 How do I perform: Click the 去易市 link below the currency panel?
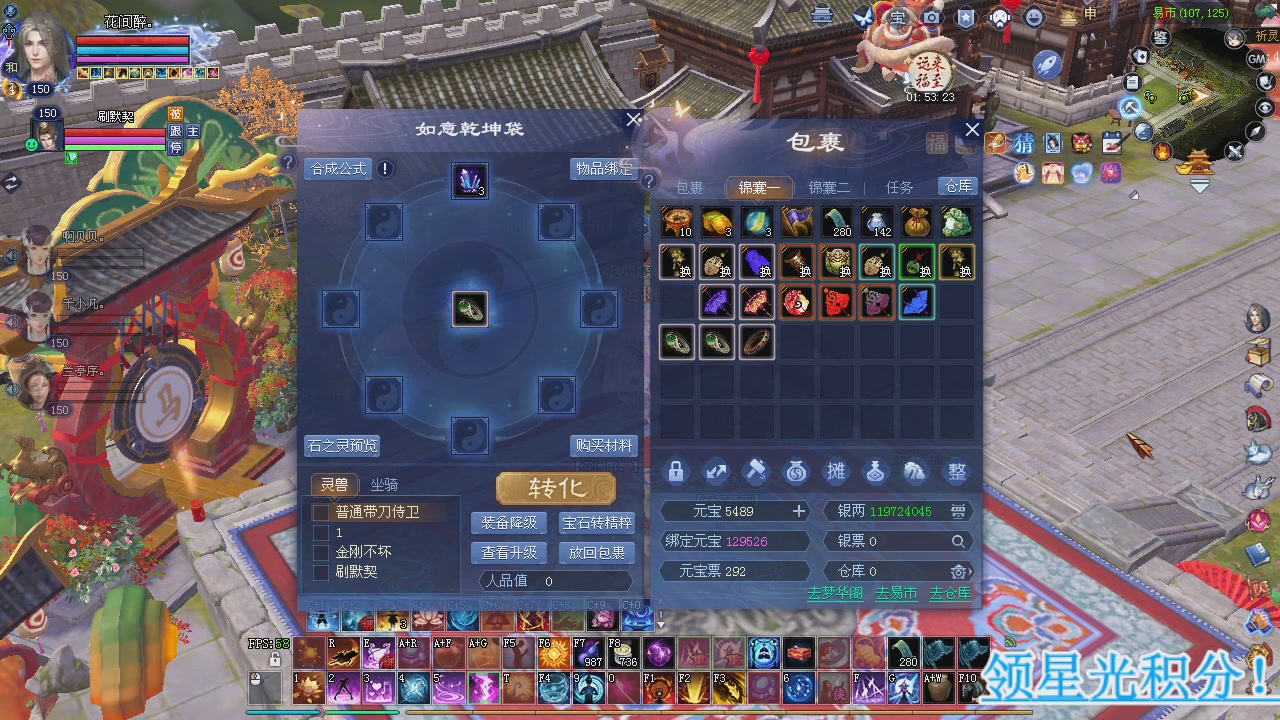click(x=895, y=592)
